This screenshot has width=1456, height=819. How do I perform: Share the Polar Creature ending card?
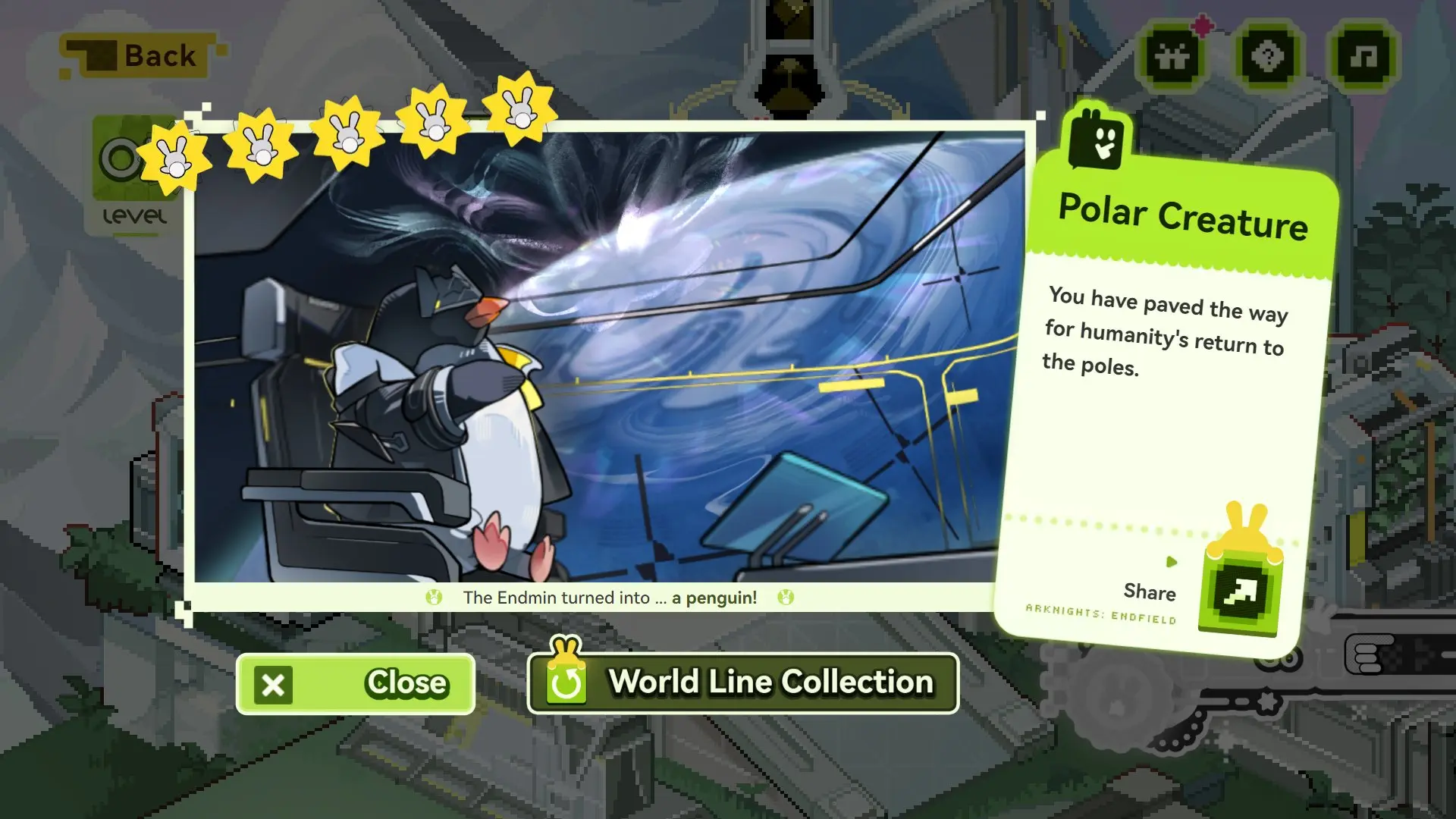click(1241, 592)
